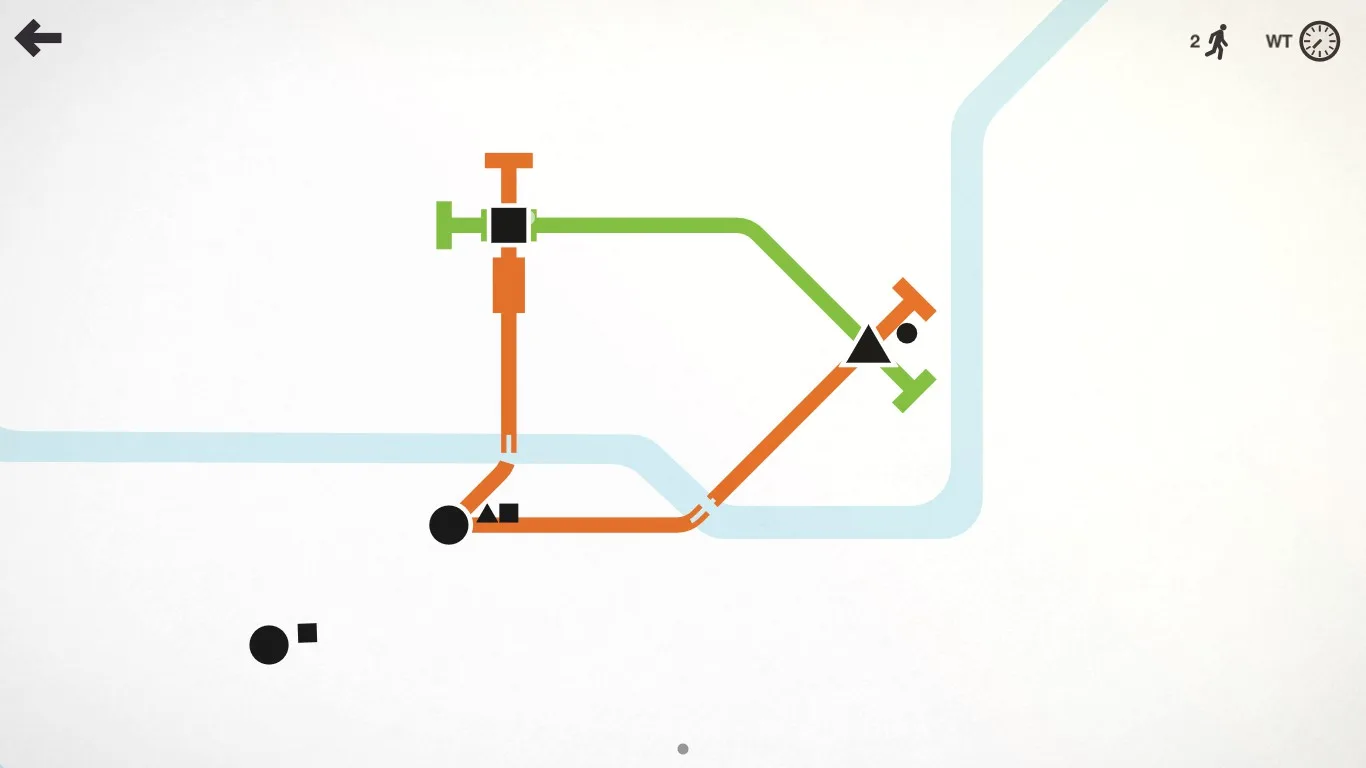This screenshot has height=768, width=1366.
Task: Click the back arrow to exit the game
Action: click(x=38, y=38)
